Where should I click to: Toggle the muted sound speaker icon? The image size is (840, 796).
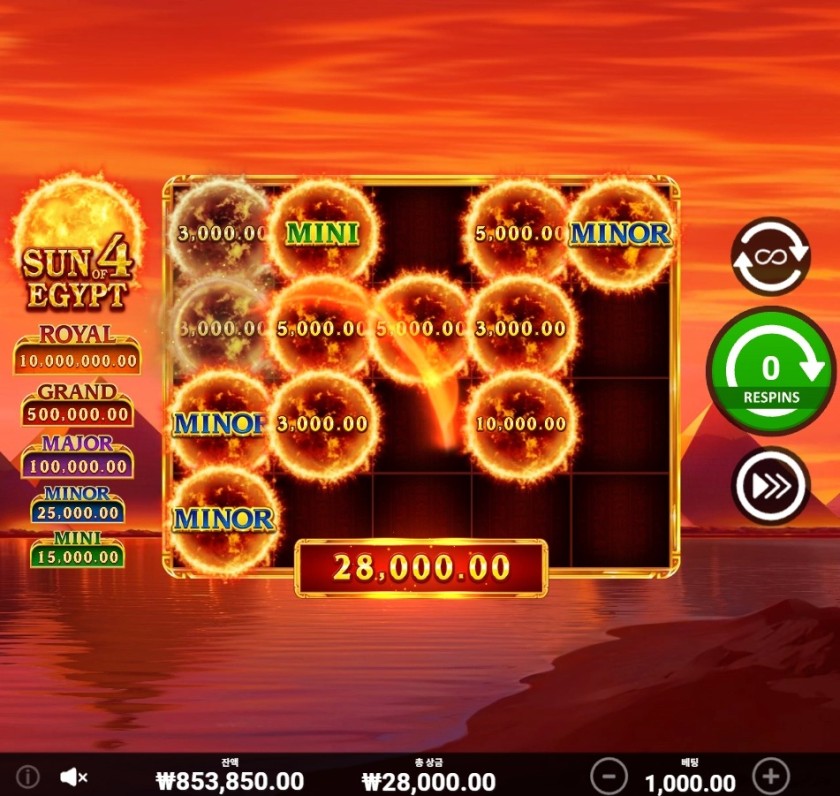[74, 776]
